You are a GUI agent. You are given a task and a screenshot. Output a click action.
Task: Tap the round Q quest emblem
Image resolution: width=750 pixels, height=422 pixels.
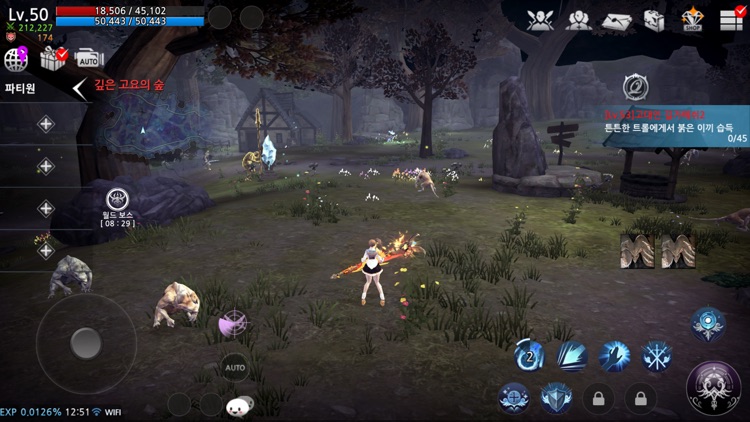[634, 87]
